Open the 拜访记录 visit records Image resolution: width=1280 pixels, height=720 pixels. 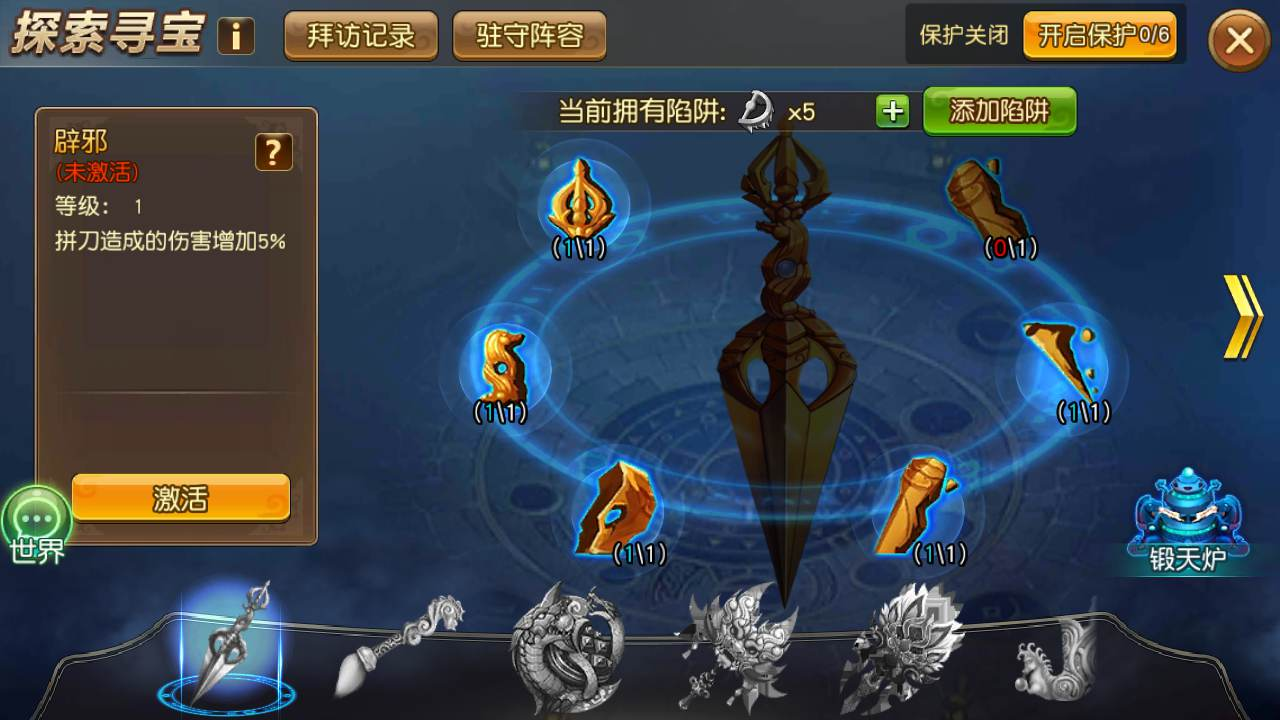click(x=360, y=33)
